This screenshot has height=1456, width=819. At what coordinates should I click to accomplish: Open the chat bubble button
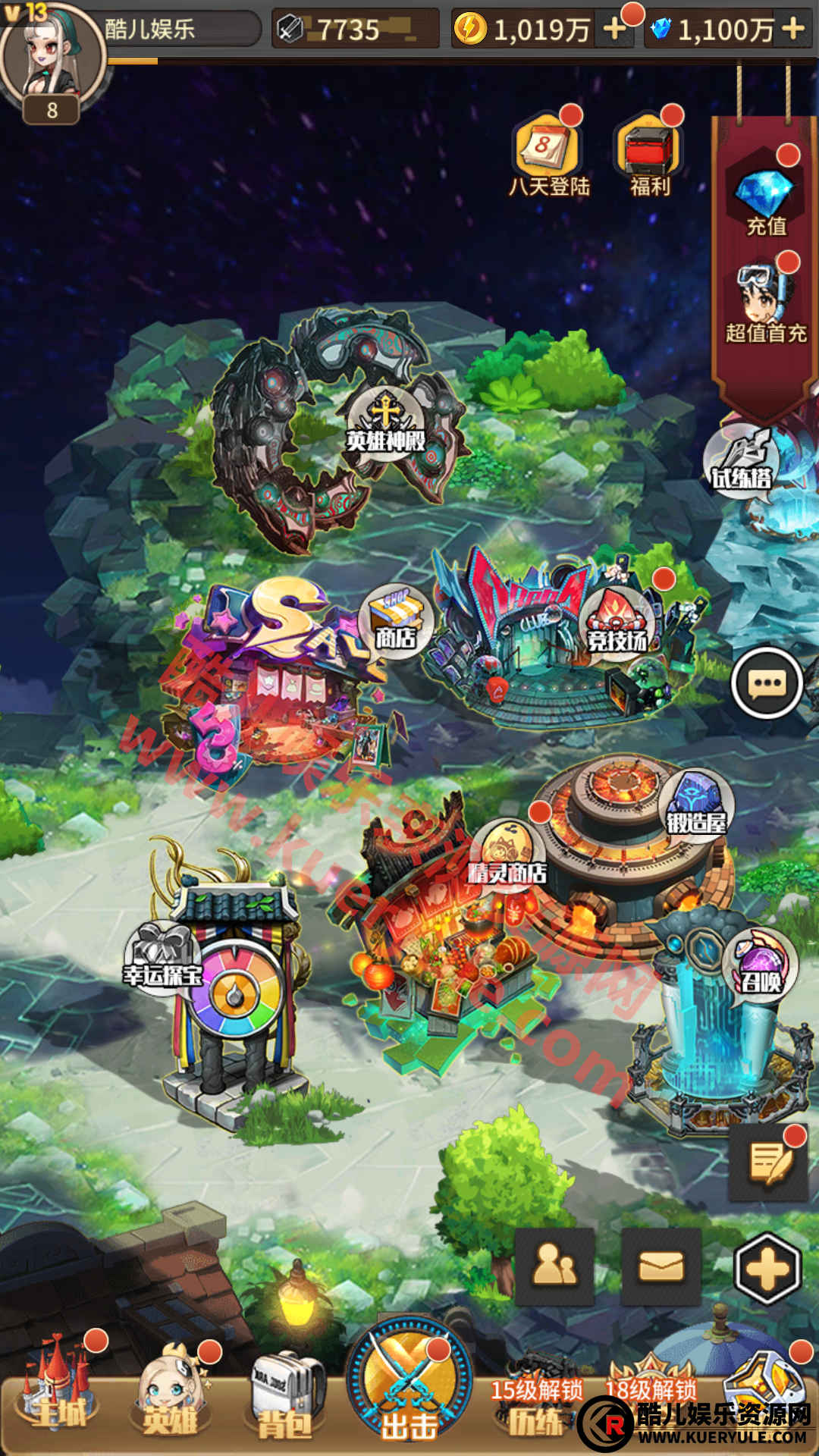click(x=767, y=683)
